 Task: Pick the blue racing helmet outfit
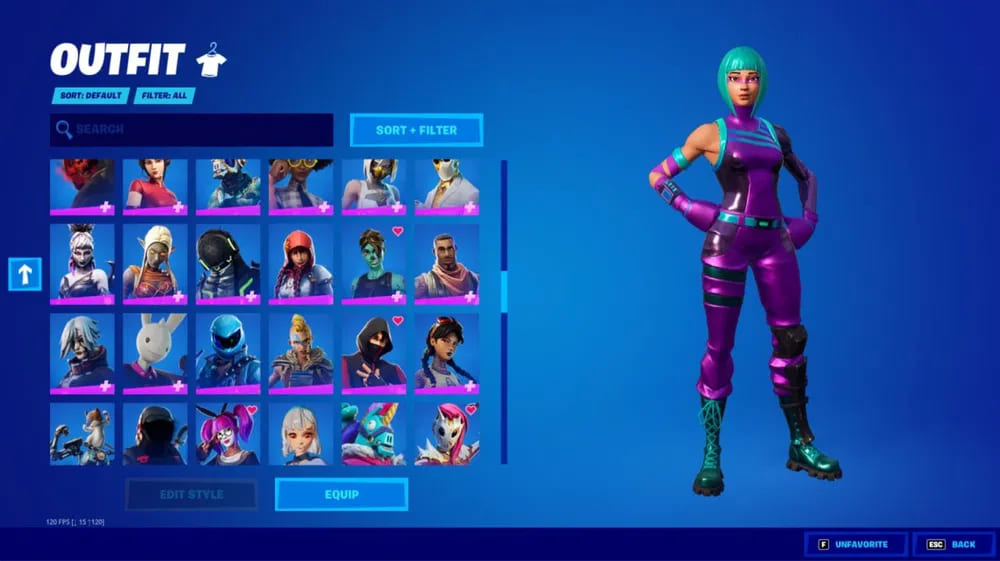[x=228, y=352]
